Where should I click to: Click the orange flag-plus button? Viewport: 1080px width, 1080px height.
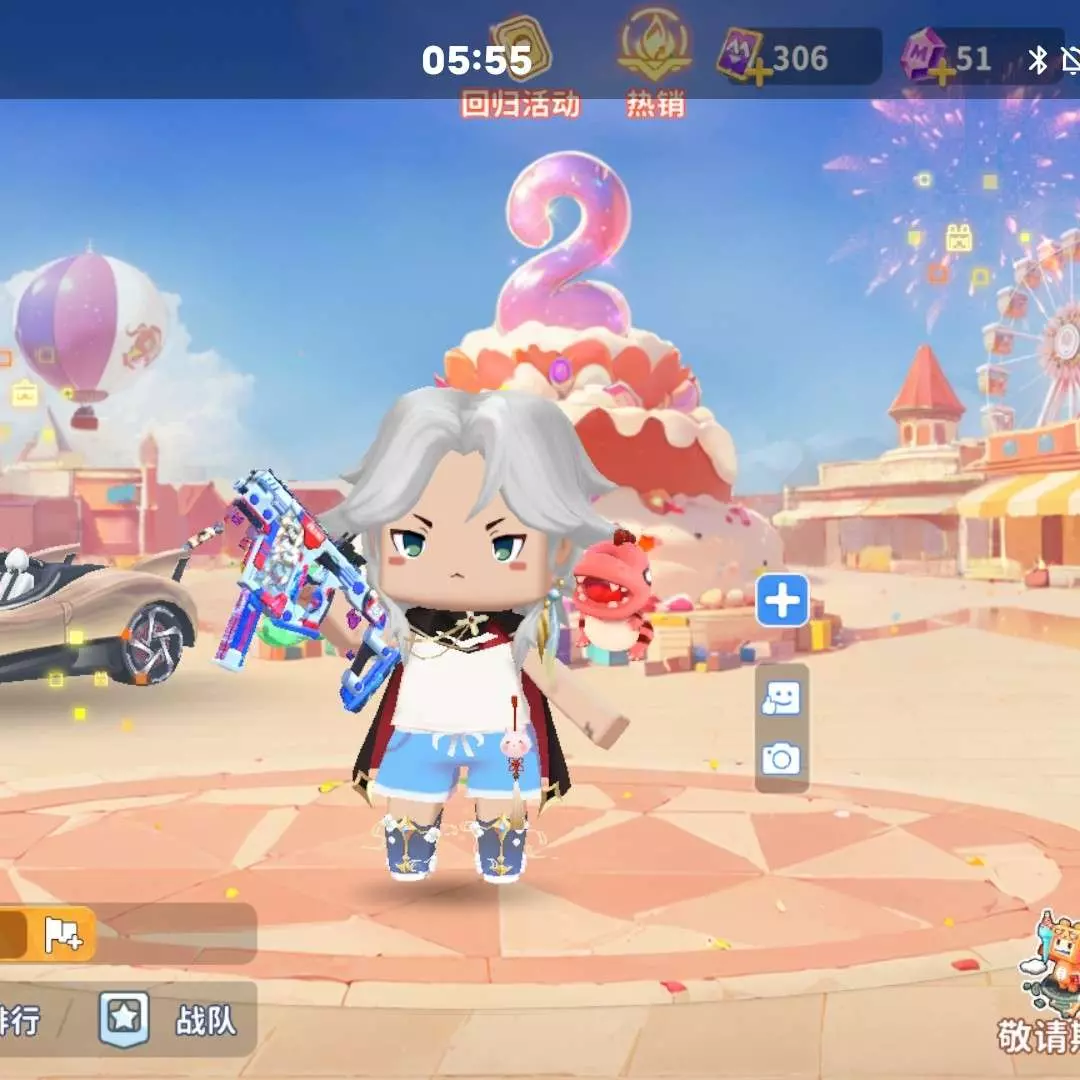(62, 934)
